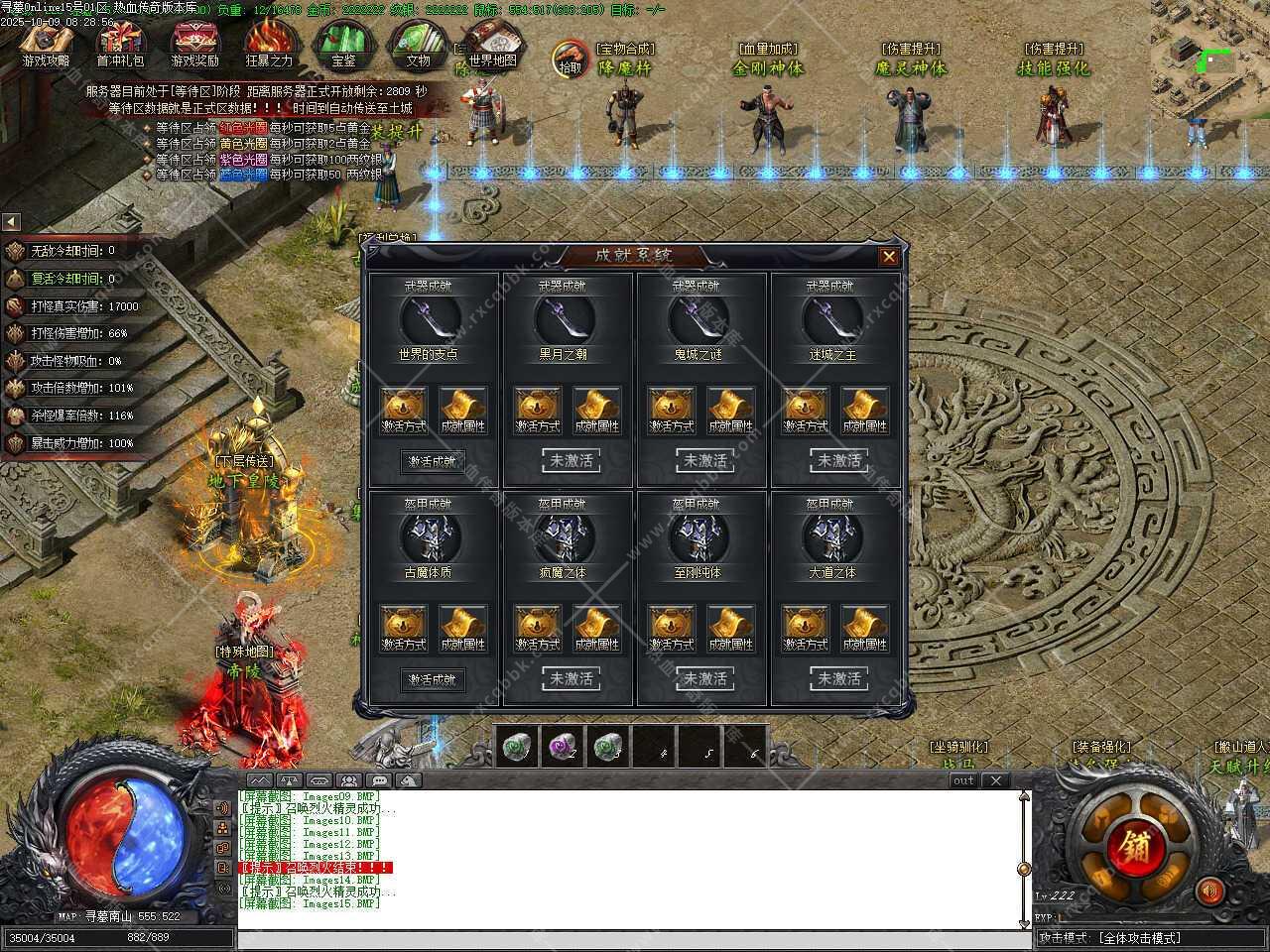Collapse the left stats panel arrow
Image resolution: width=1270 pixels, height=952 pixels.
(x=11, y=222)
